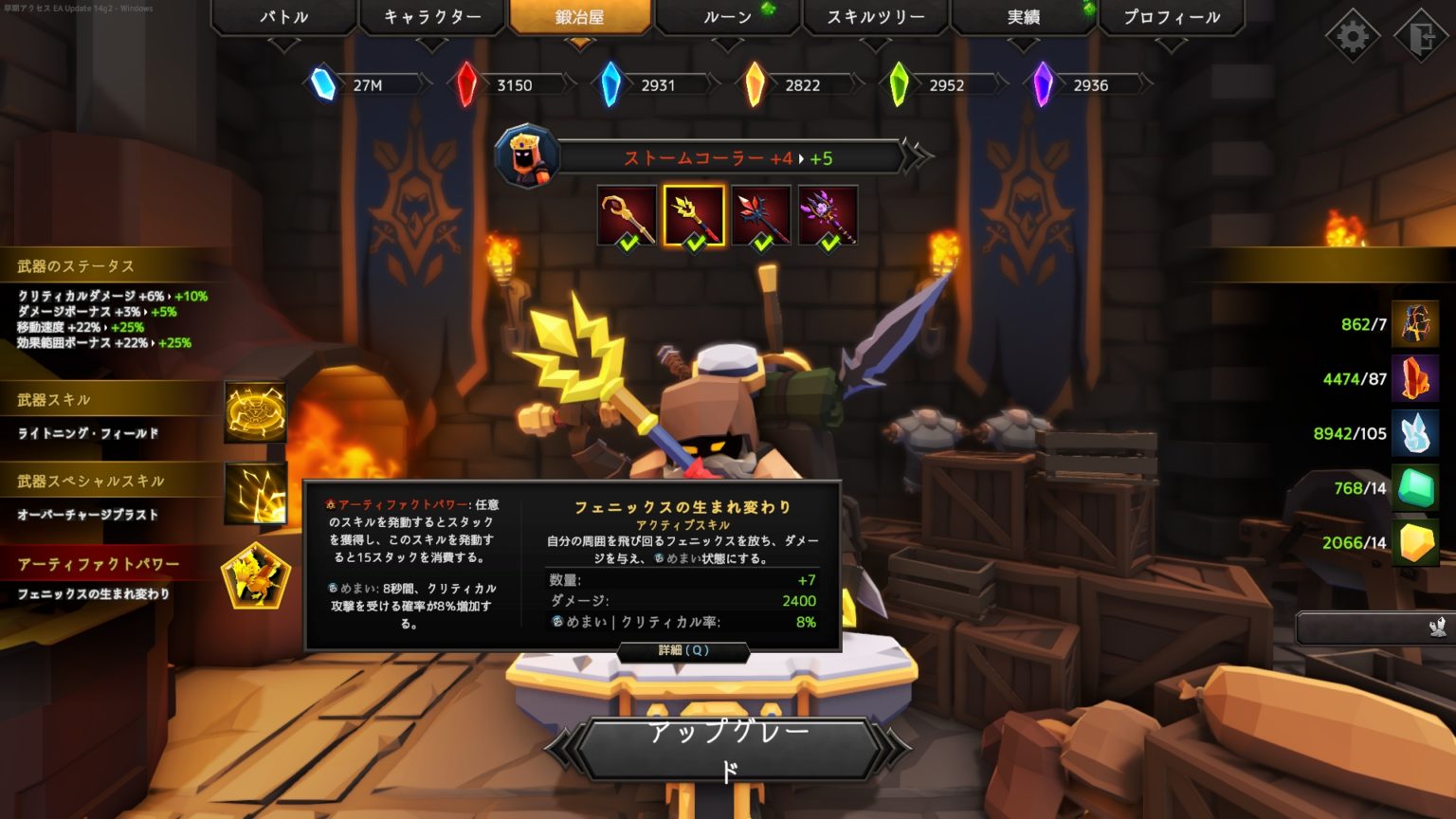Select the ice crystal material icon showing 8942/105
1456x819 pixels.
(1416, 434)
